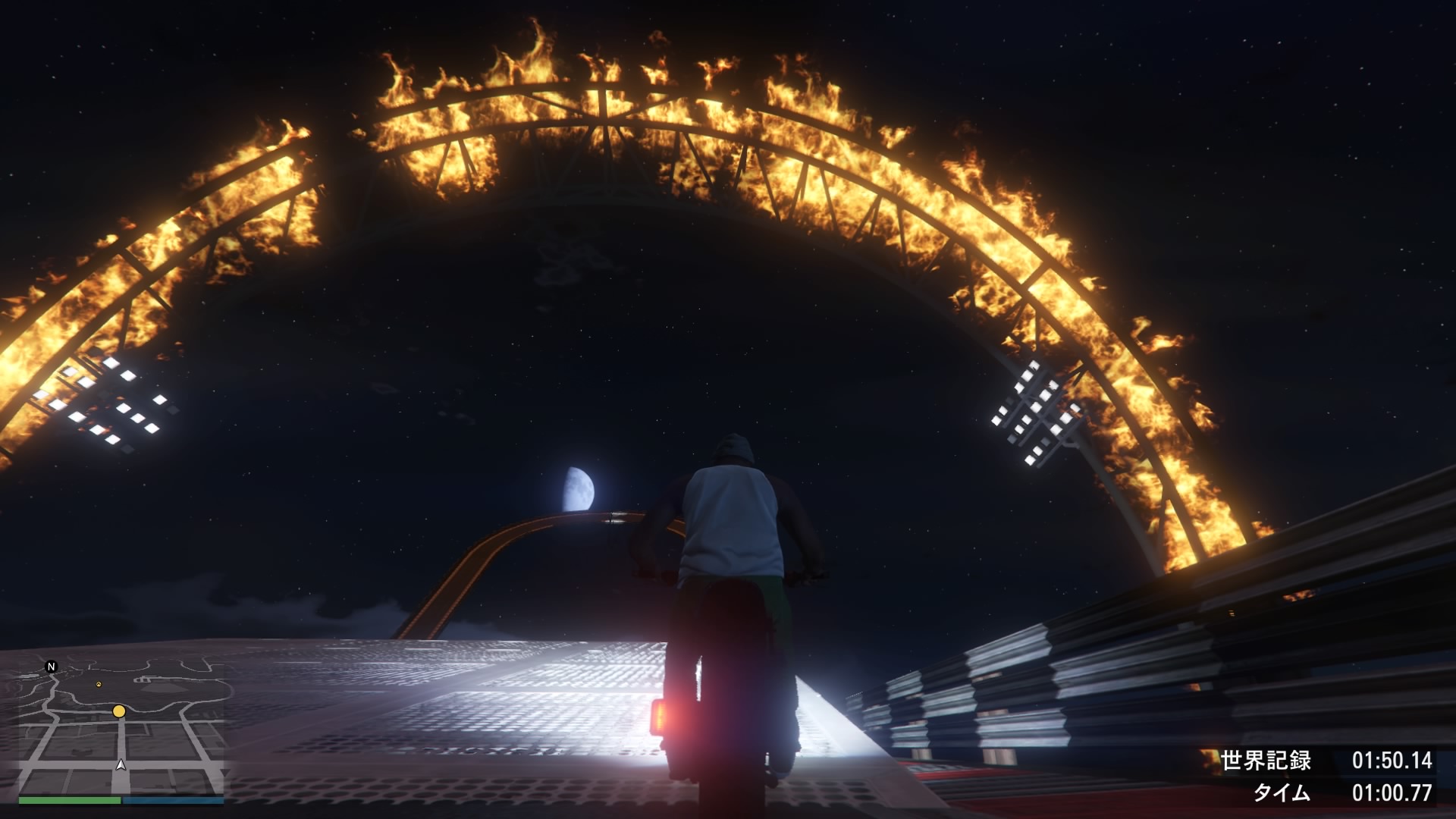The height and width of the screenshot is (819, 1456).
Task: Select the small yellow chevron marker on minimap
Action: 98,684
